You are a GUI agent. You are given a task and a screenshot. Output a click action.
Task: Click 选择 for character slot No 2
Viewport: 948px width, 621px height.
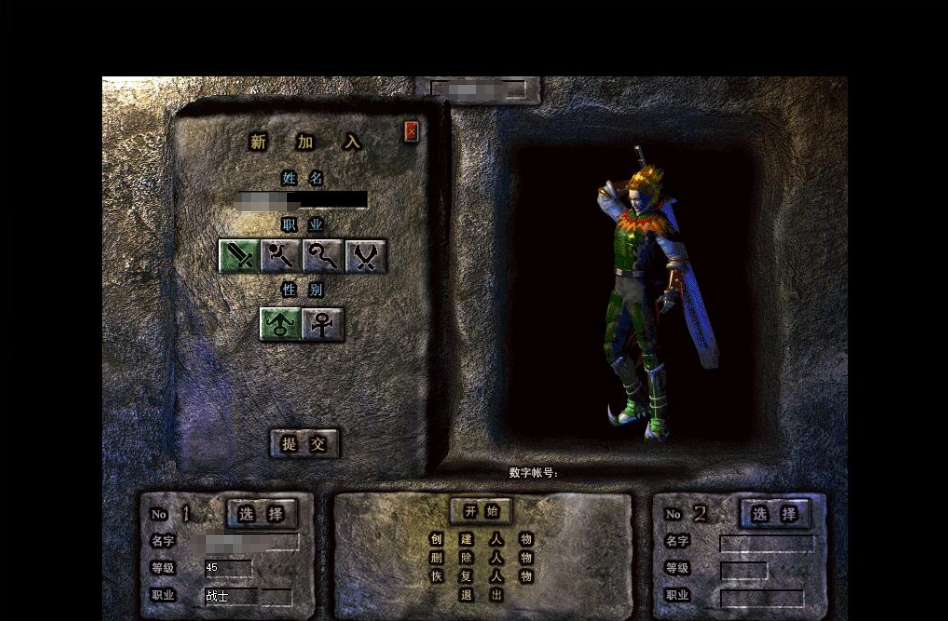pos(775,513)
